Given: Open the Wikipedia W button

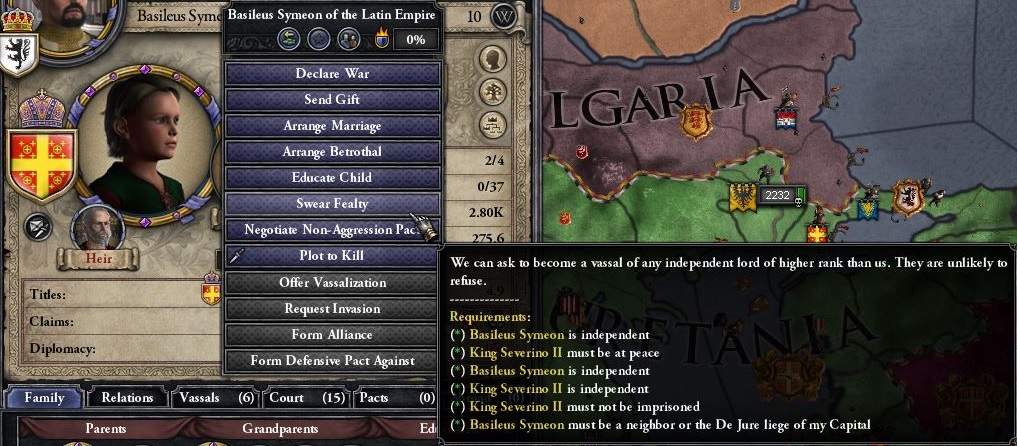Looking at the screenshot, I should (x=506, y=17).
